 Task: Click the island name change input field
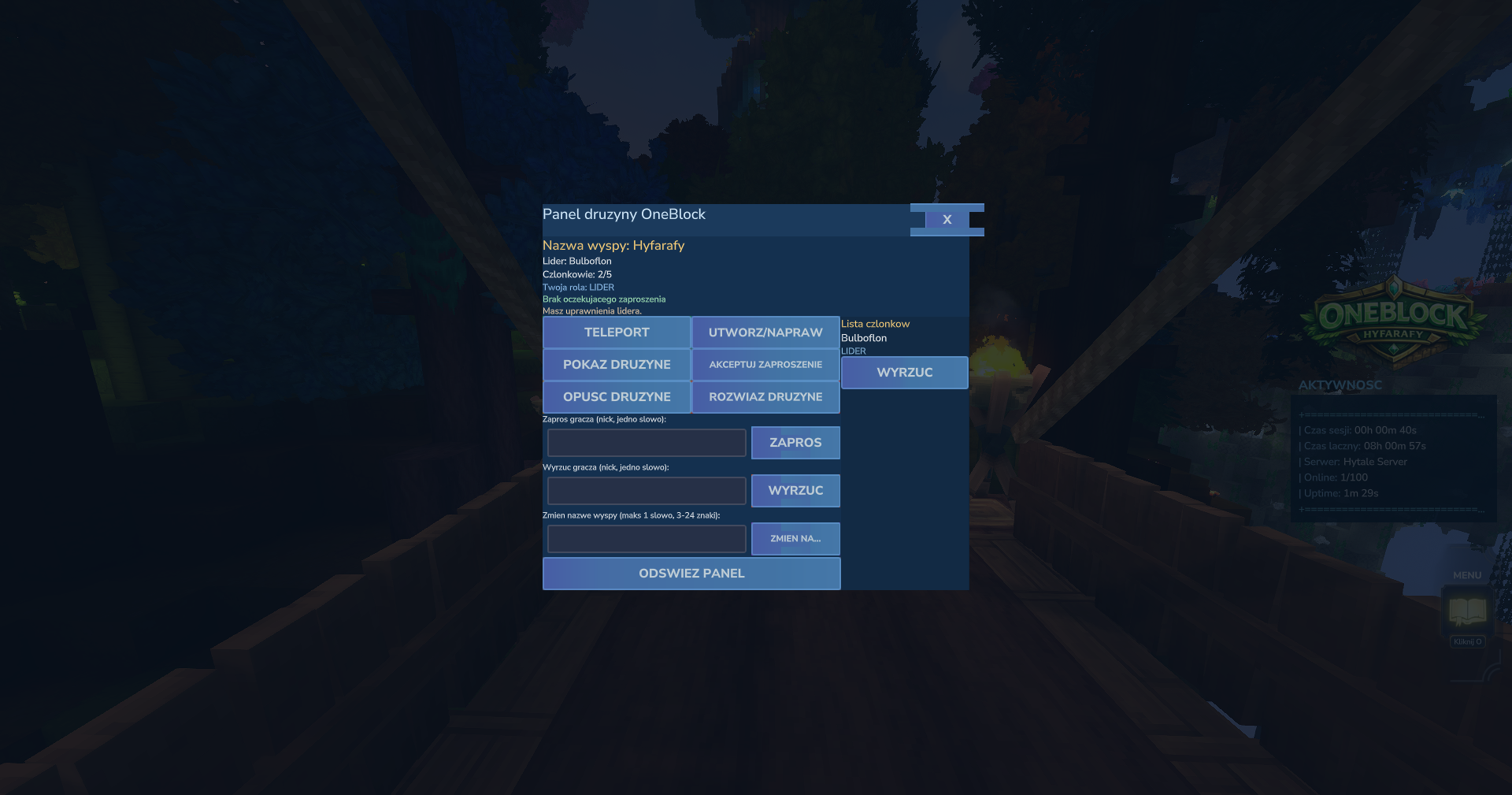point(646,538)
